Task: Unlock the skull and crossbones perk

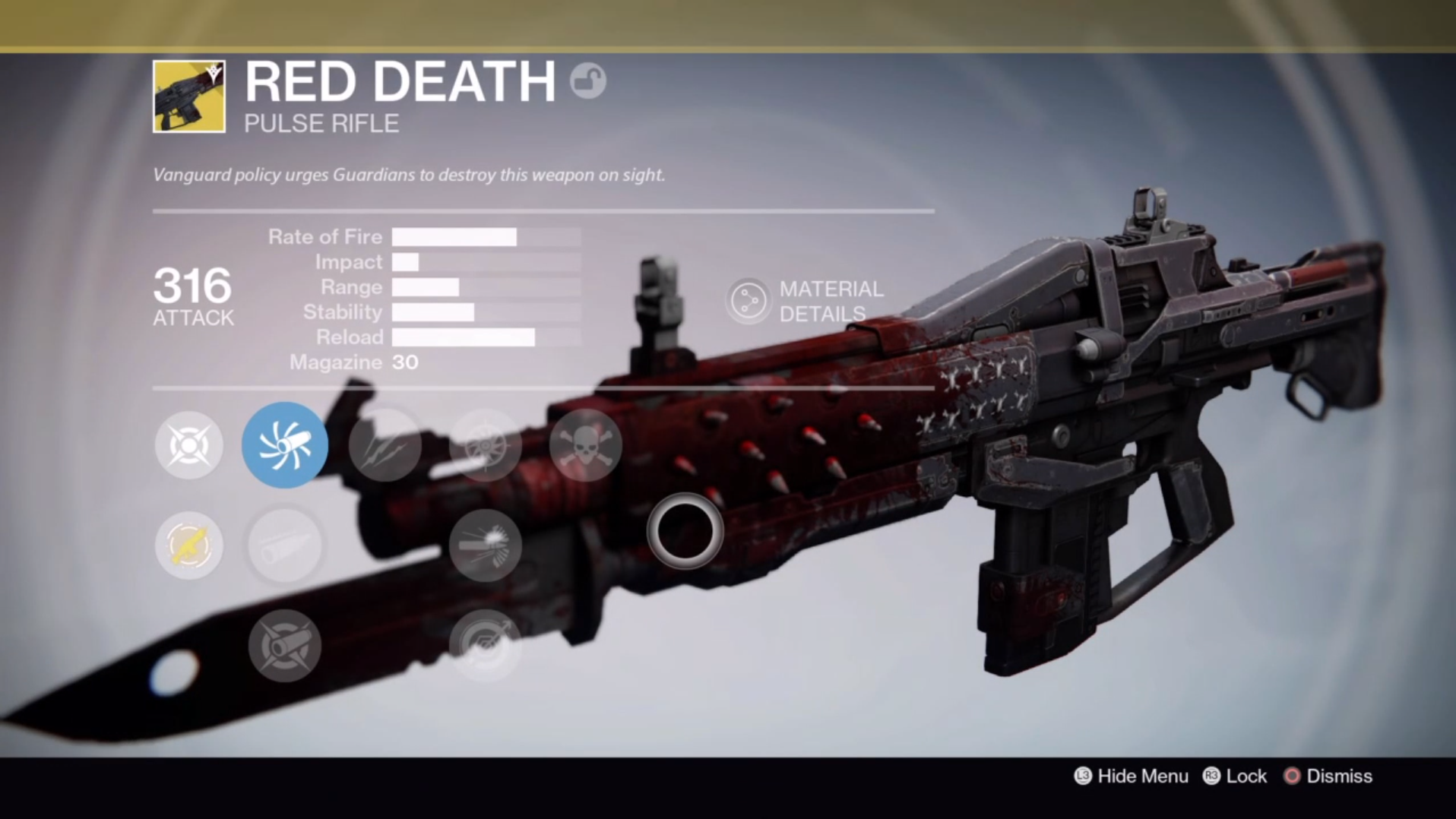Action: click(585, 445)
